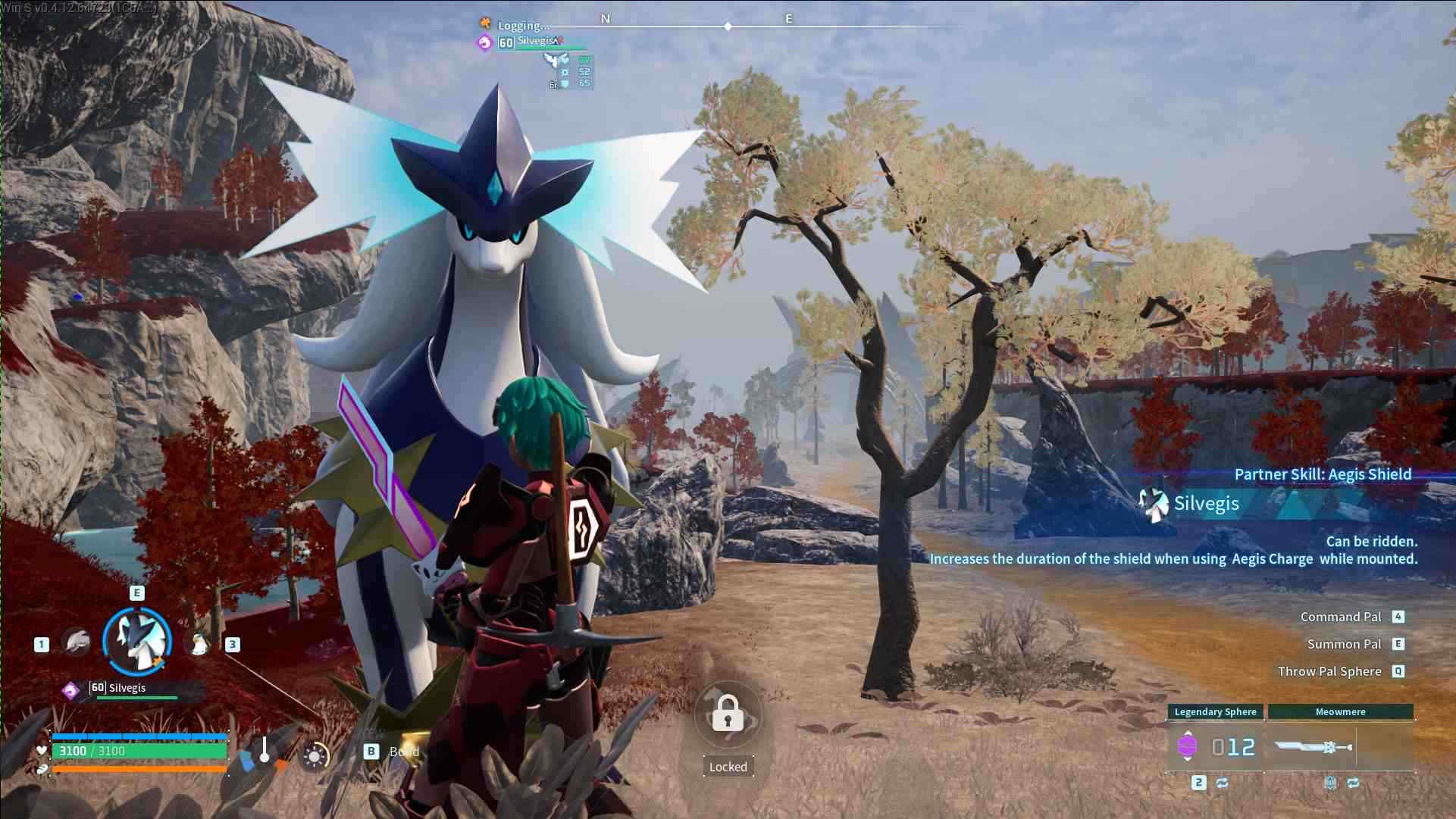Click the up arrow above the Legendary Sphere count

1188,732
